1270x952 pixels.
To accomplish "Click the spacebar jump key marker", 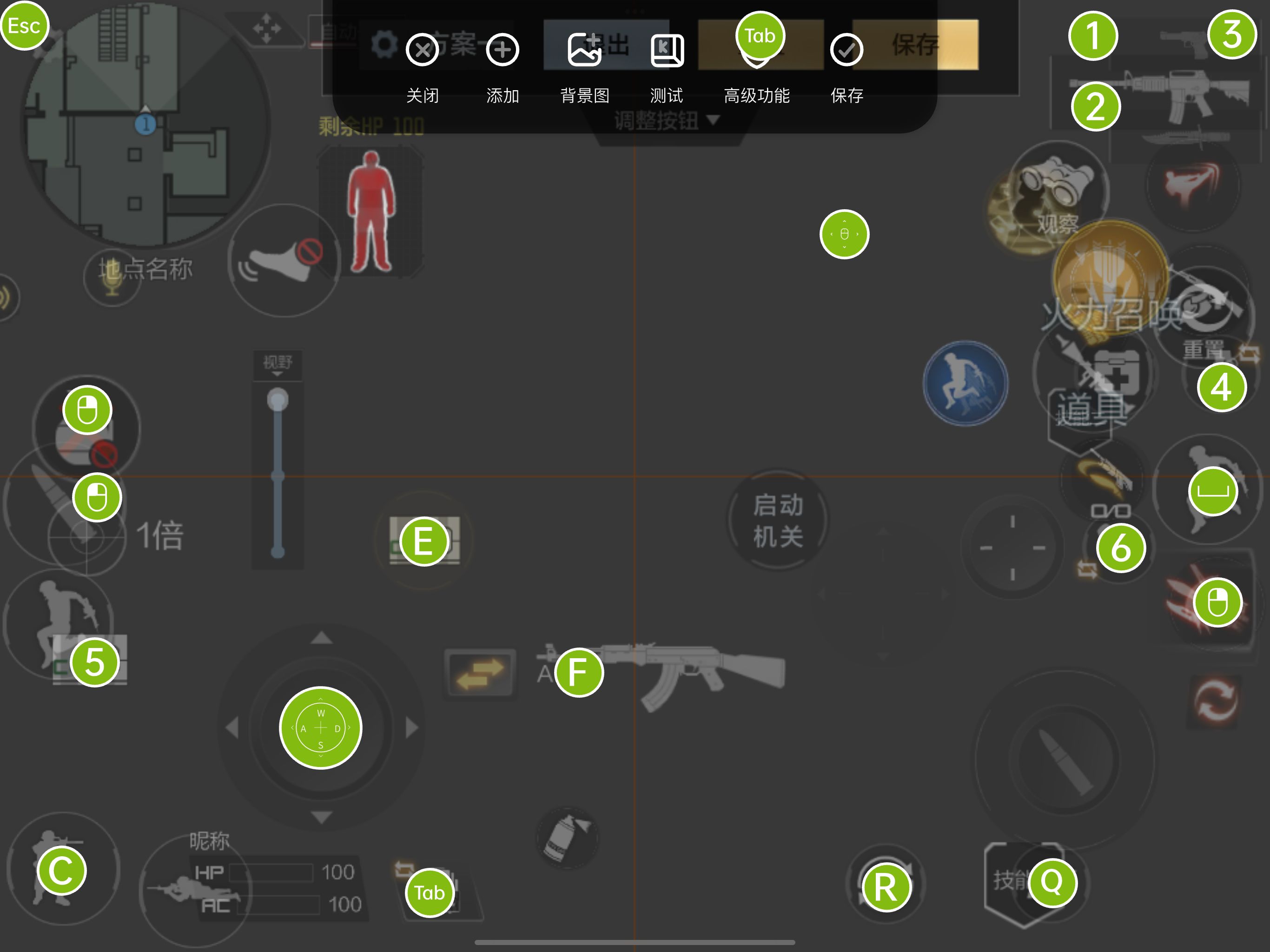I will click(1212, 491).
